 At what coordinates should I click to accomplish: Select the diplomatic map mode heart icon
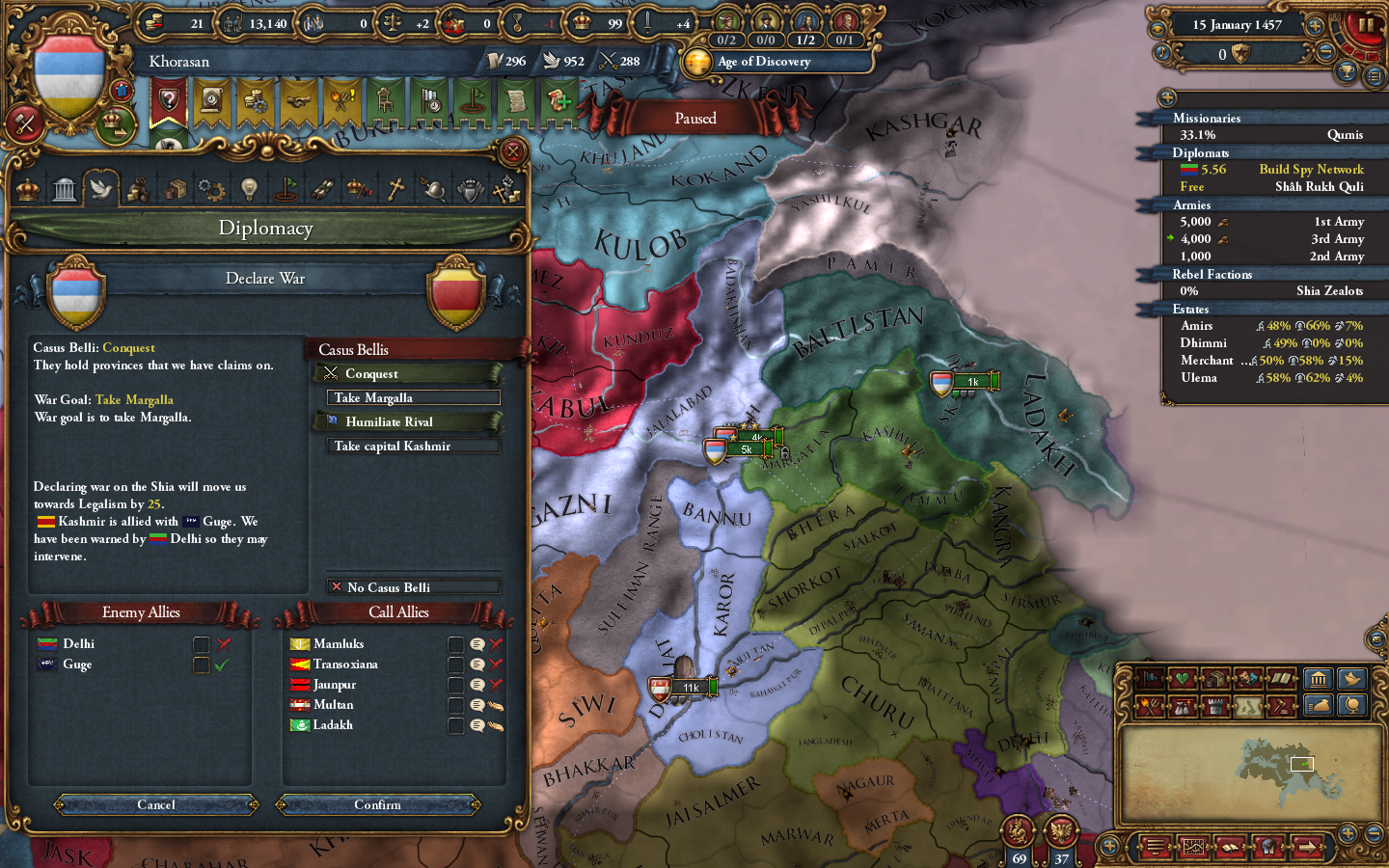(1182, 678)
